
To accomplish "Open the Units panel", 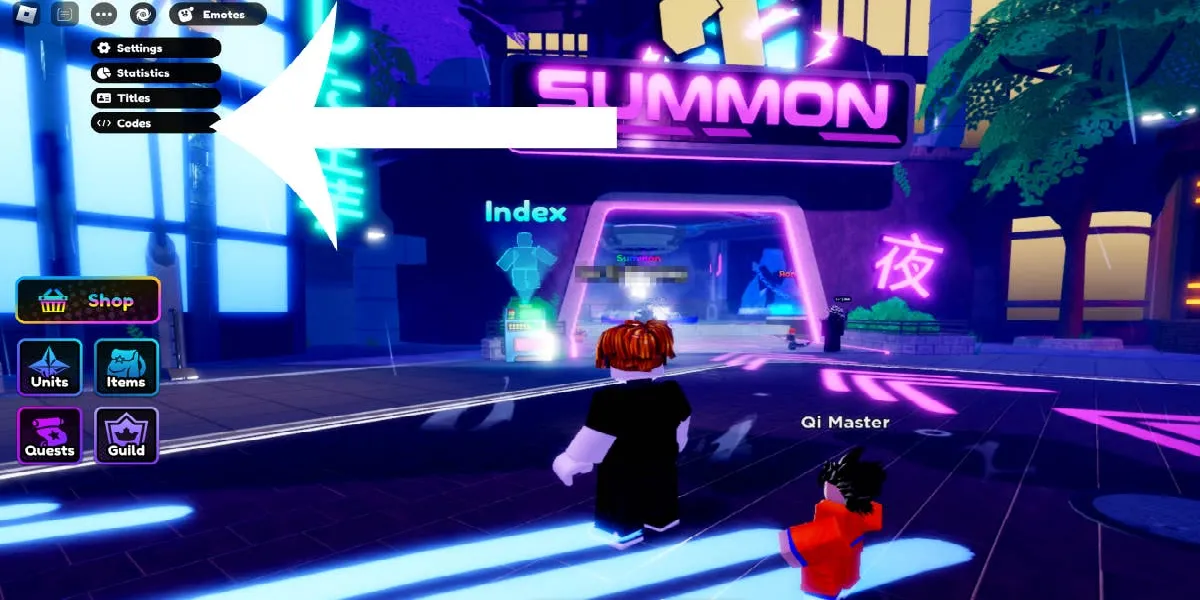I will (49, 367).
